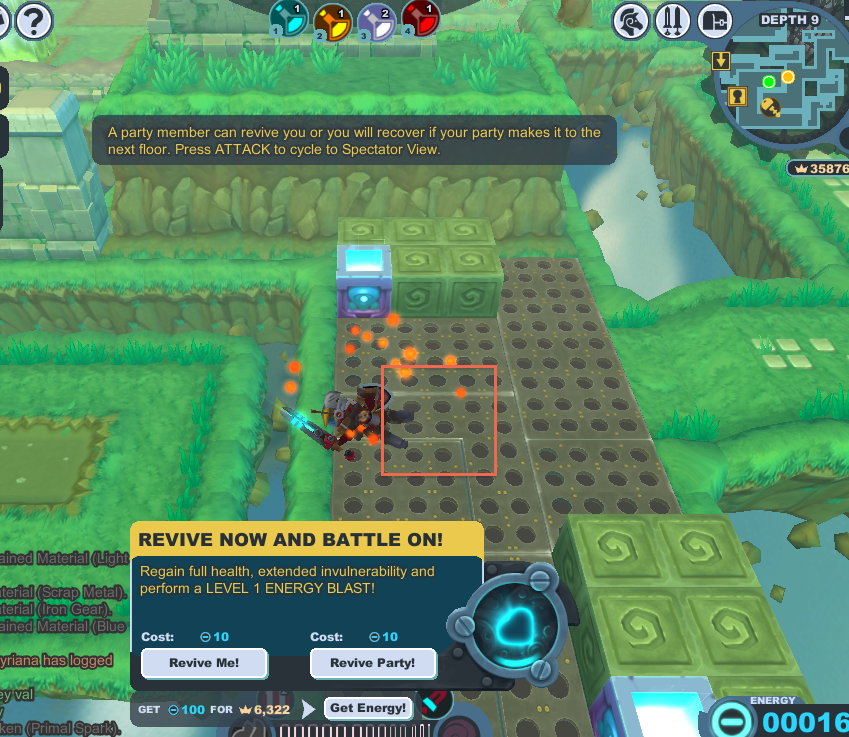Choose Revive Party! to revive everyone
The height and width of the screenshot is (737, 849).
373,663
